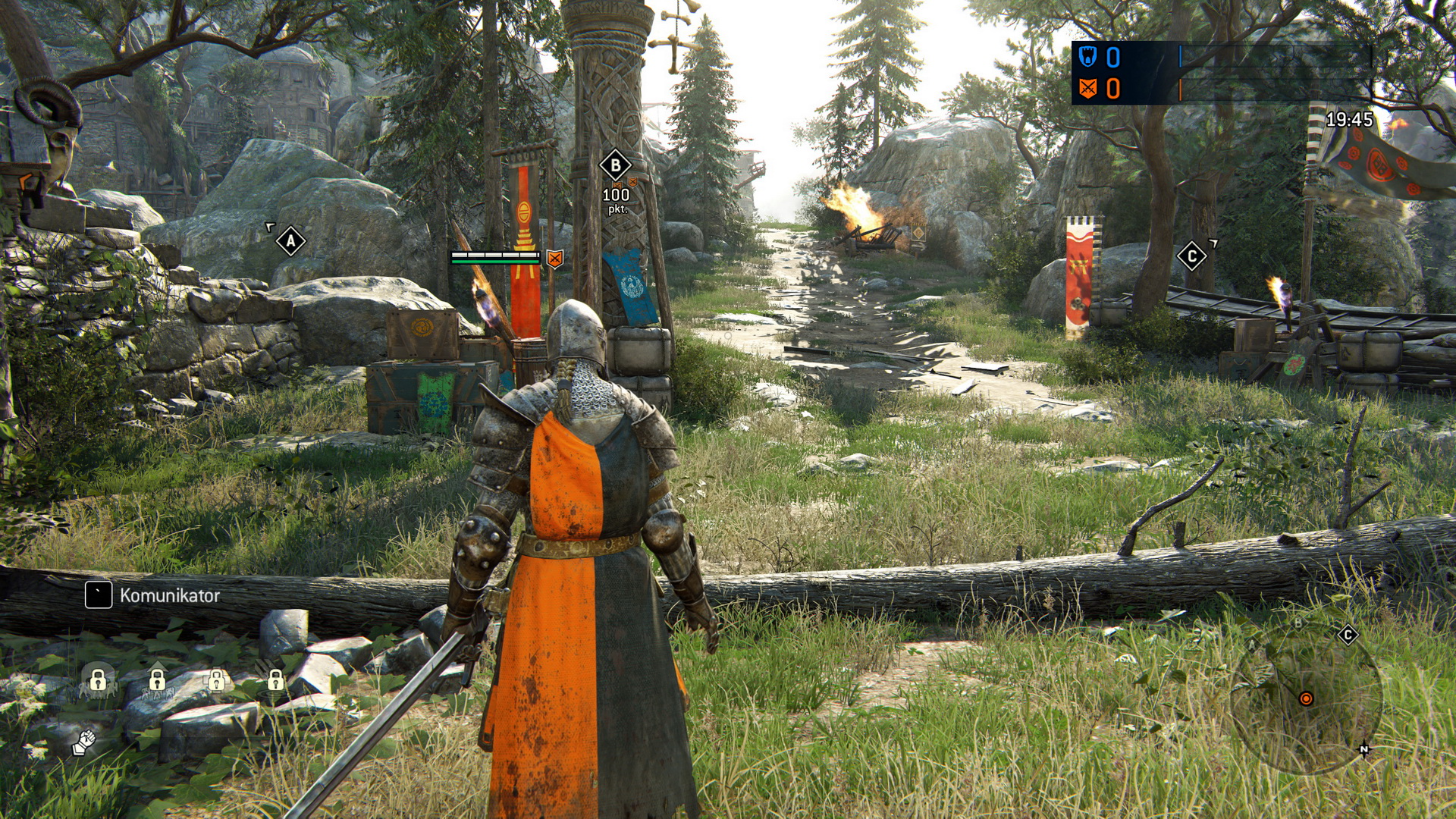
Task: Toggle the zone C diamond marker
Action: pyautogui.click(x=1190, y=256)
